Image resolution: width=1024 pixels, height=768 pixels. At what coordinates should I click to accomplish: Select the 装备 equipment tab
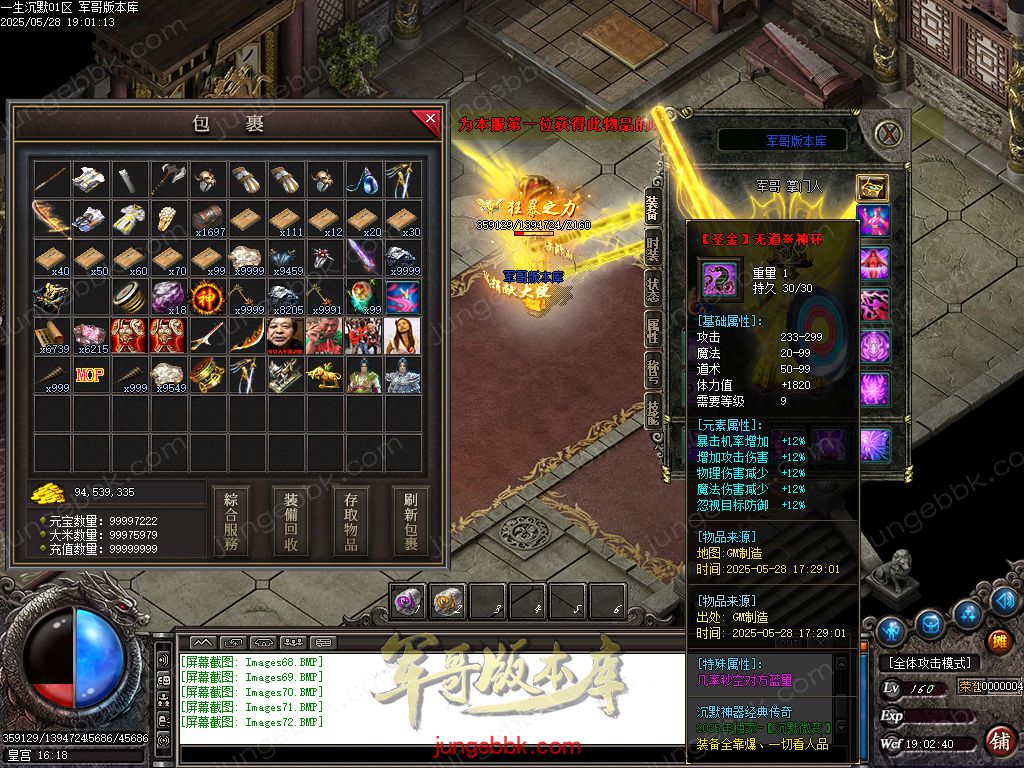click(x=652, y=208)
